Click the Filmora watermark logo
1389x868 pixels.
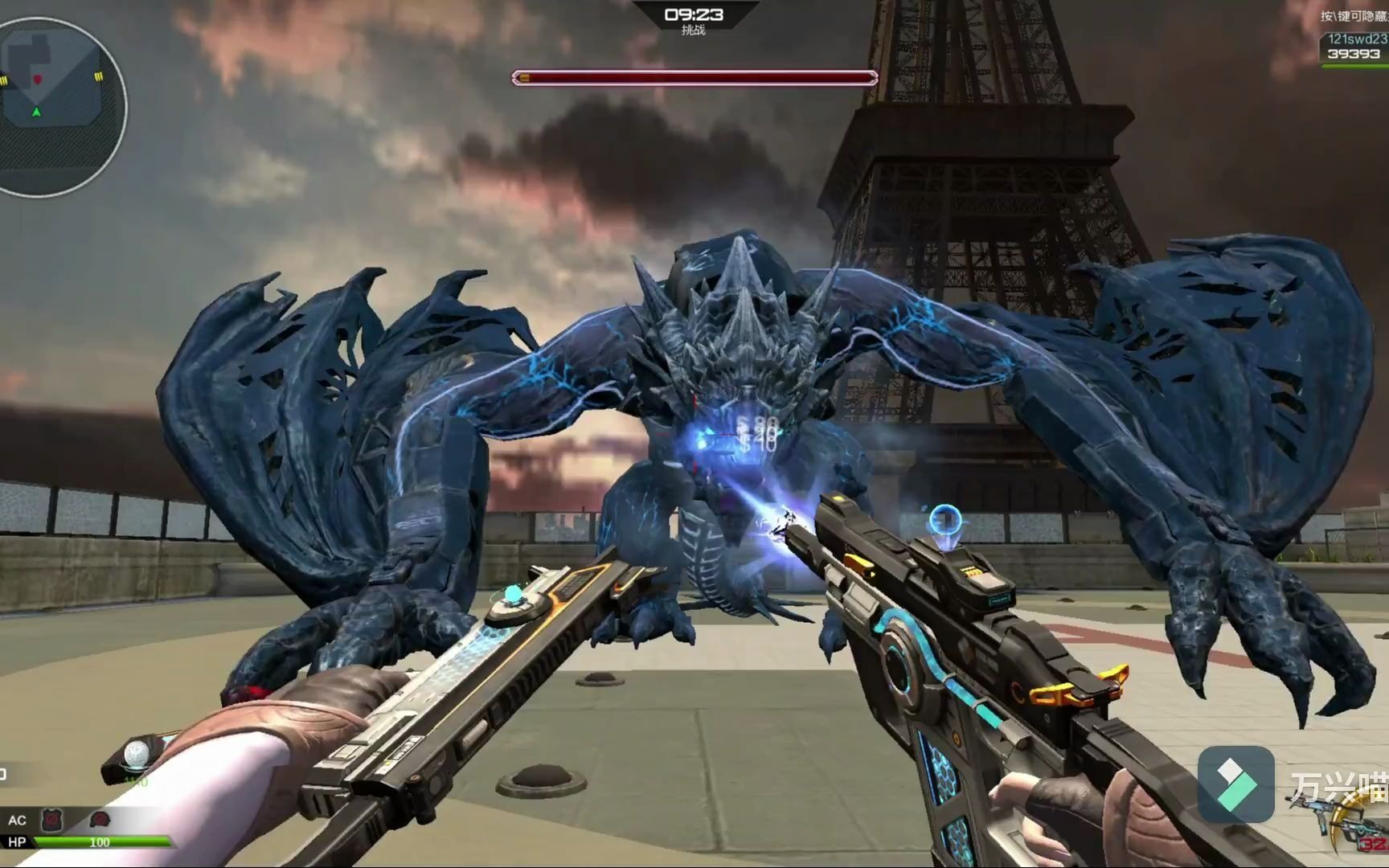(1235, 784)
